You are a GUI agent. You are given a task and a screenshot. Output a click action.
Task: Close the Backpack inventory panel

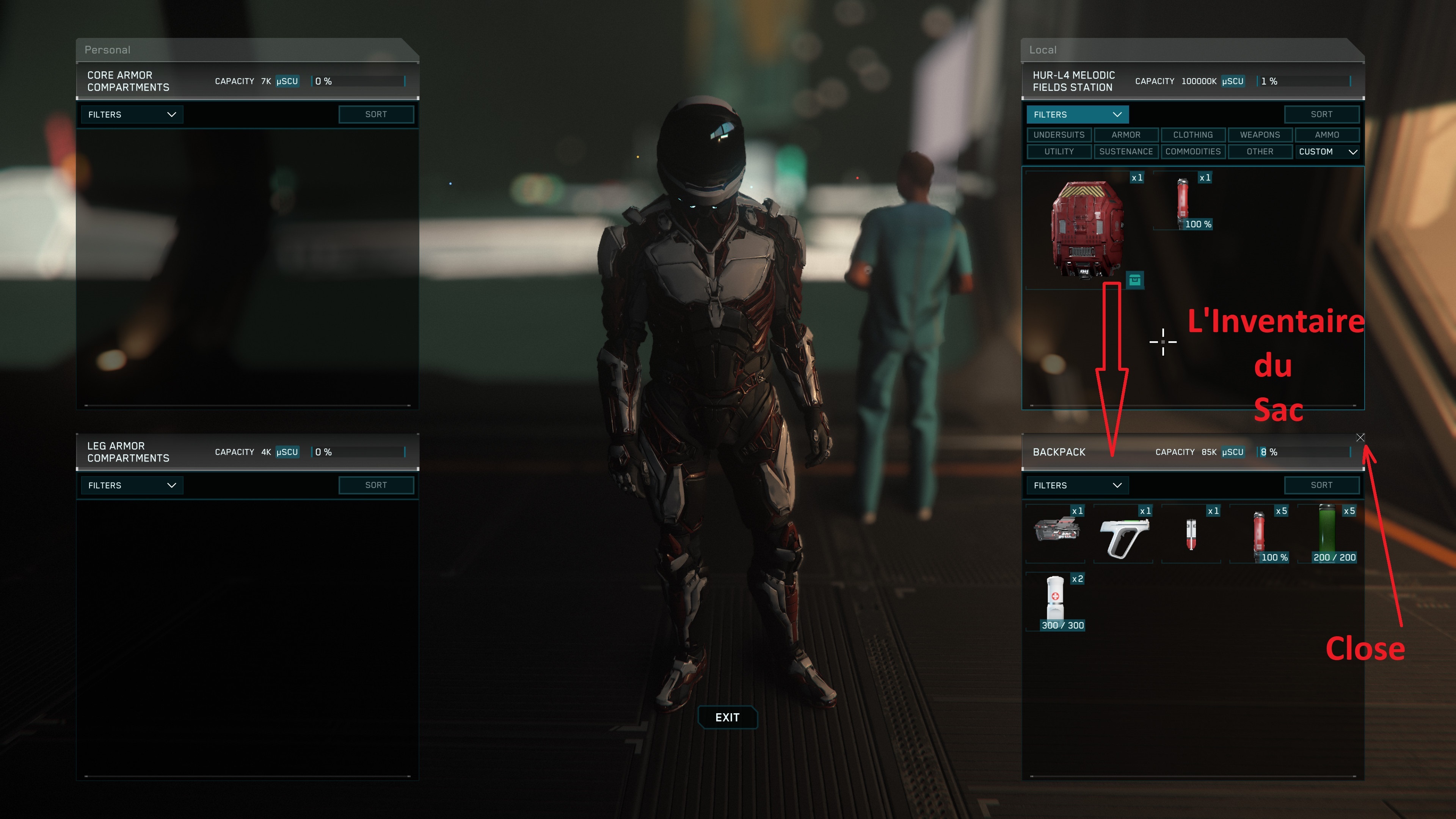click(x=1360, y=438)
